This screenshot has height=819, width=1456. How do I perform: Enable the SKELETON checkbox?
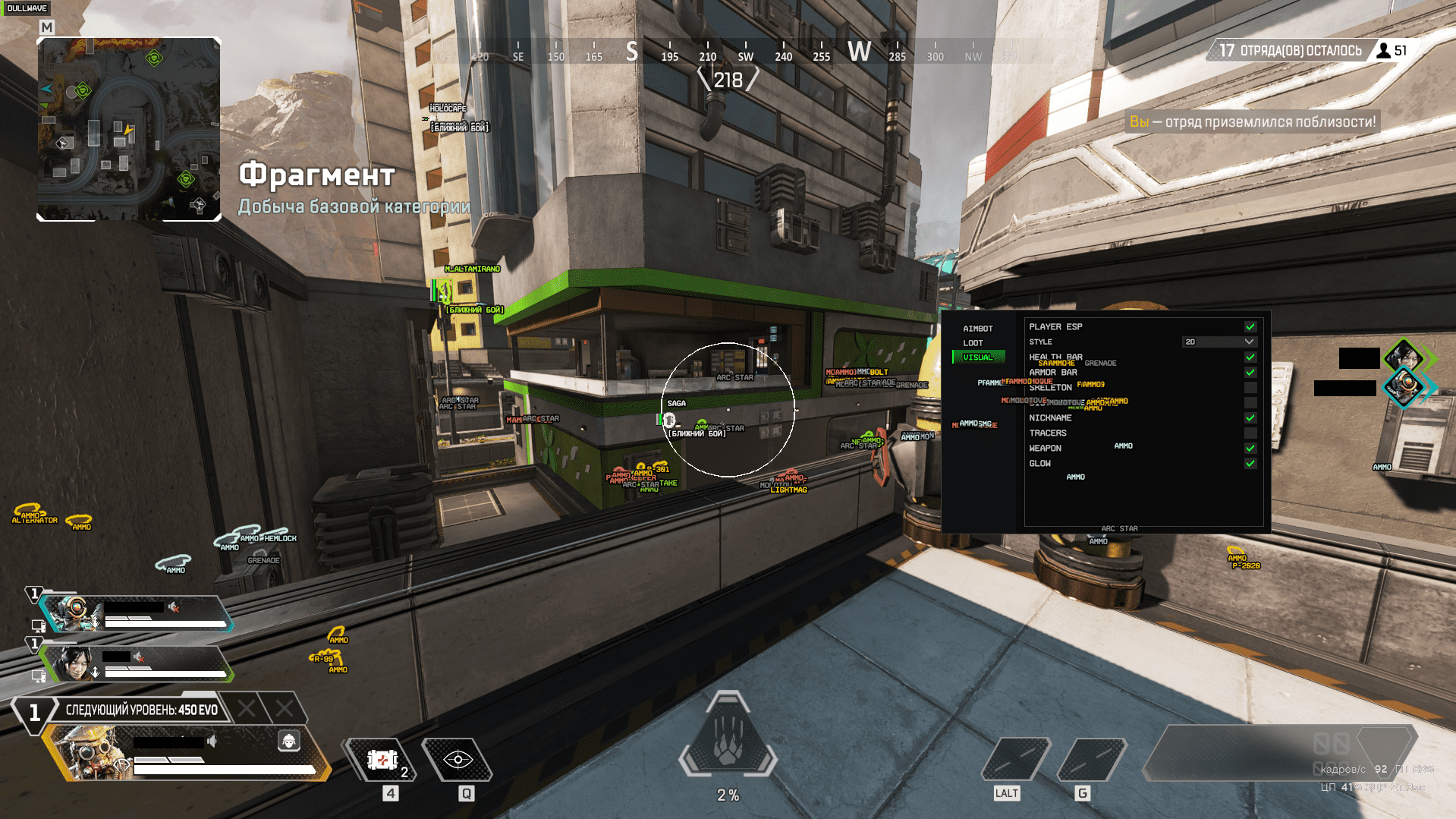pyautogui.click(x=1250, y=387)
